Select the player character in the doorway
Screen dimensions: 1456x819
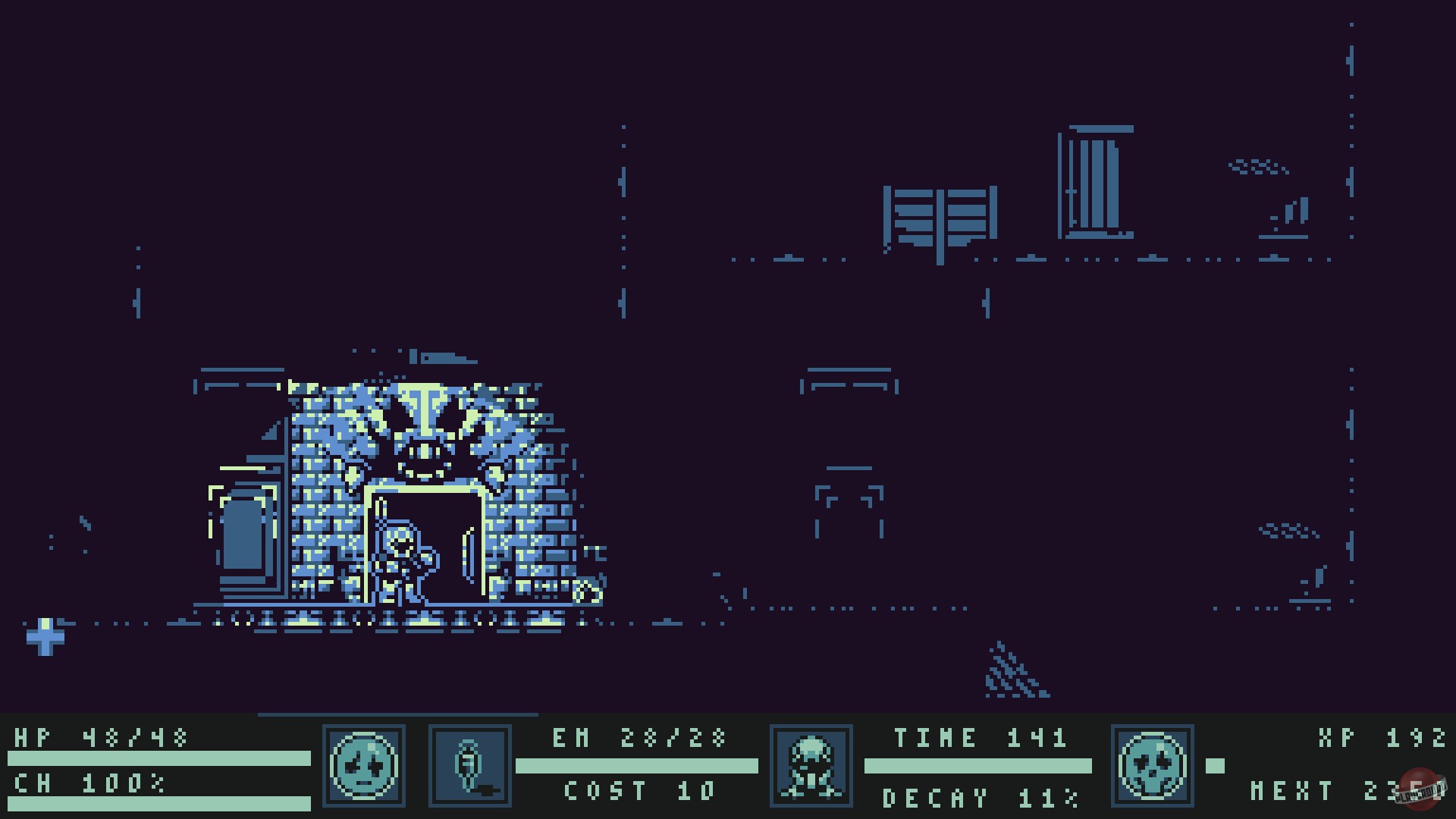[402, 557]
